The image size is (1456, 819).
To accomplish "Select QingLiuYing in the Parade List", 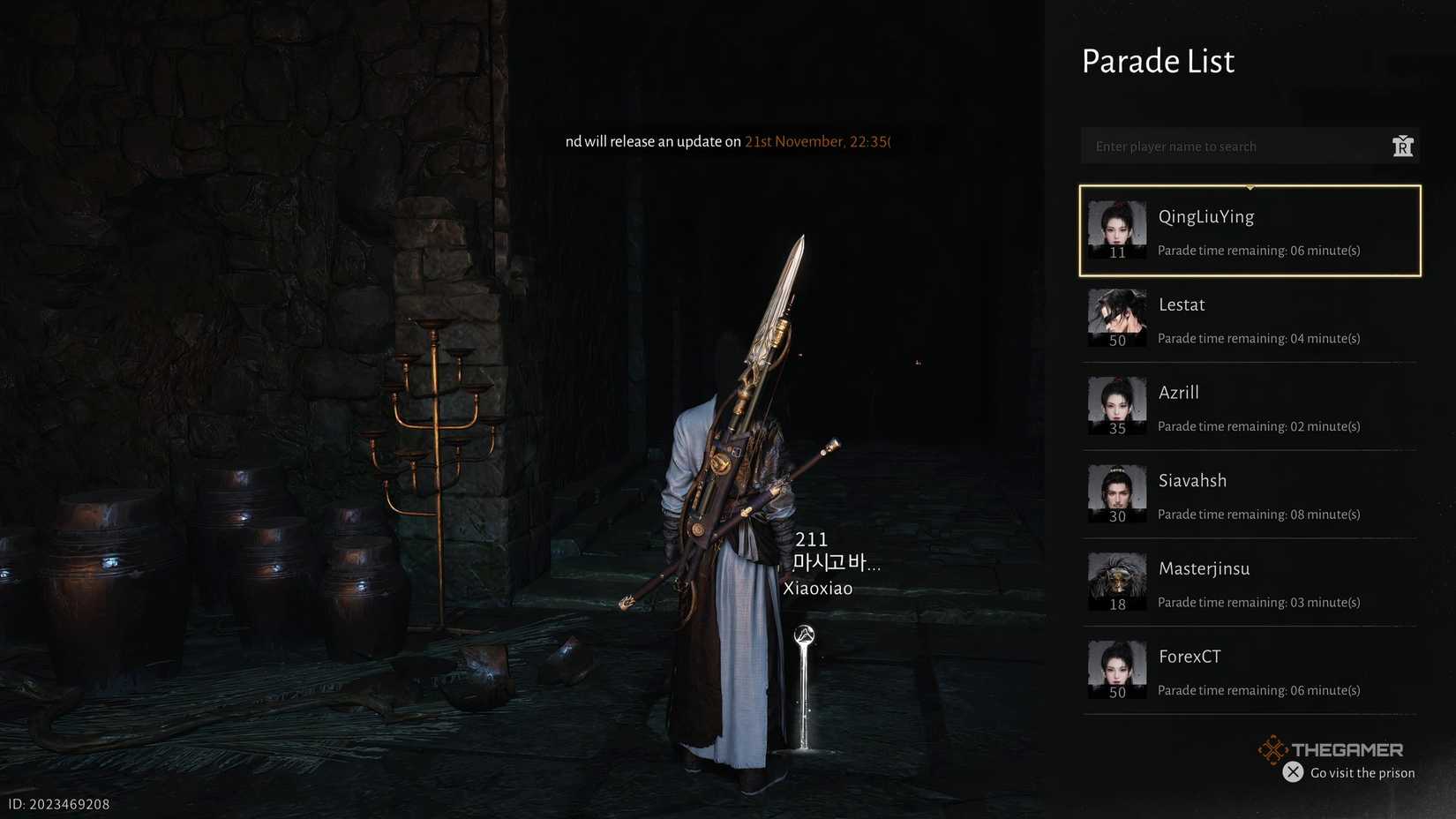I will [1250, 231].
